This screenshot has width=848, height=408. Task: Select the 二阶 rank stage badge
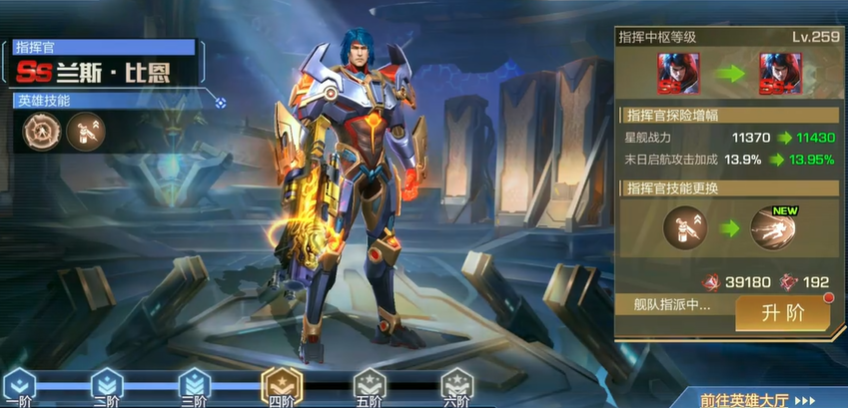(x=106, y=384)
